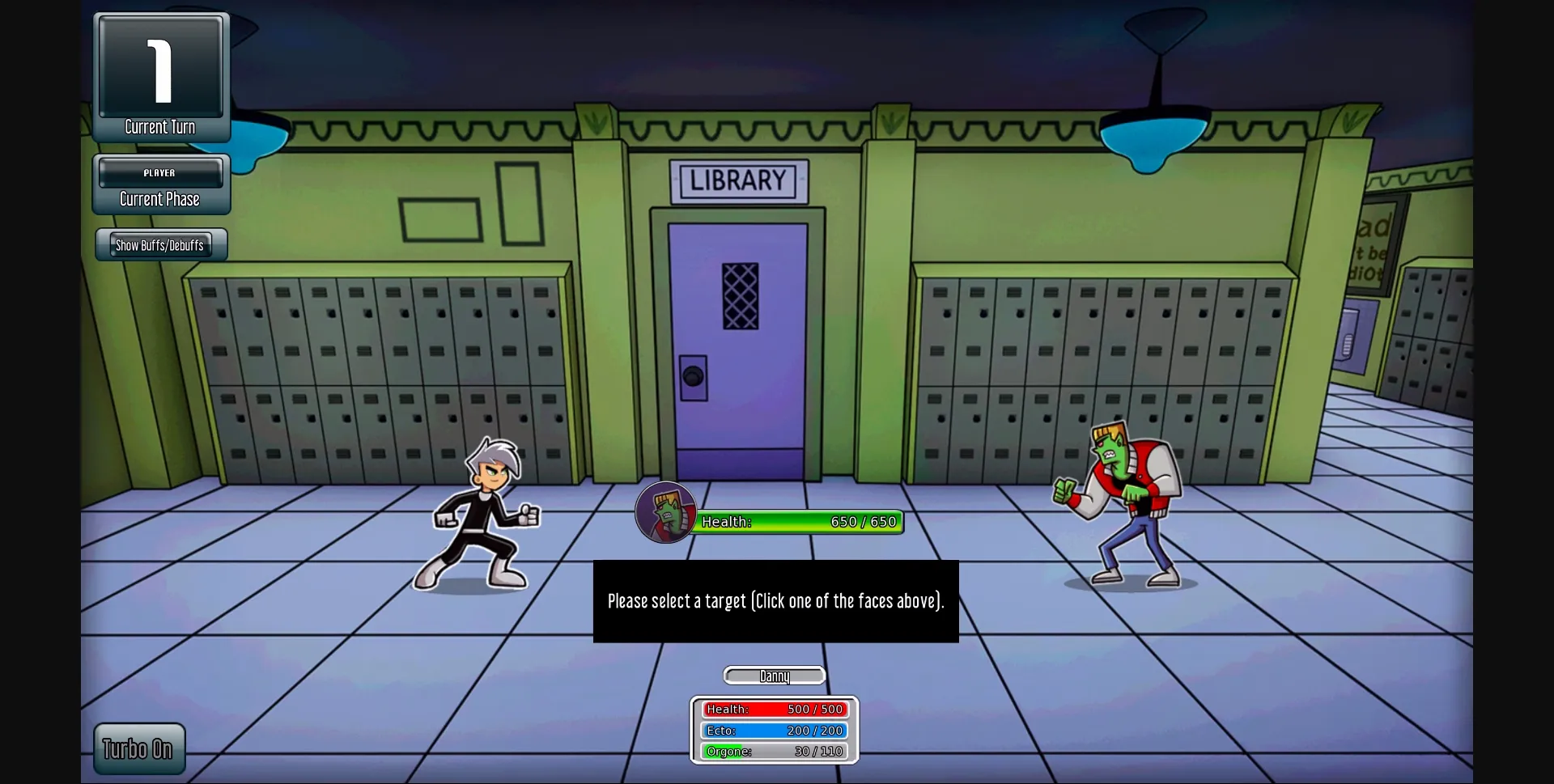This screenshot has height=784, width=1554.
Task: Click the enemy portrait avatar above his health bar
Action: click(x=666, y=512)
